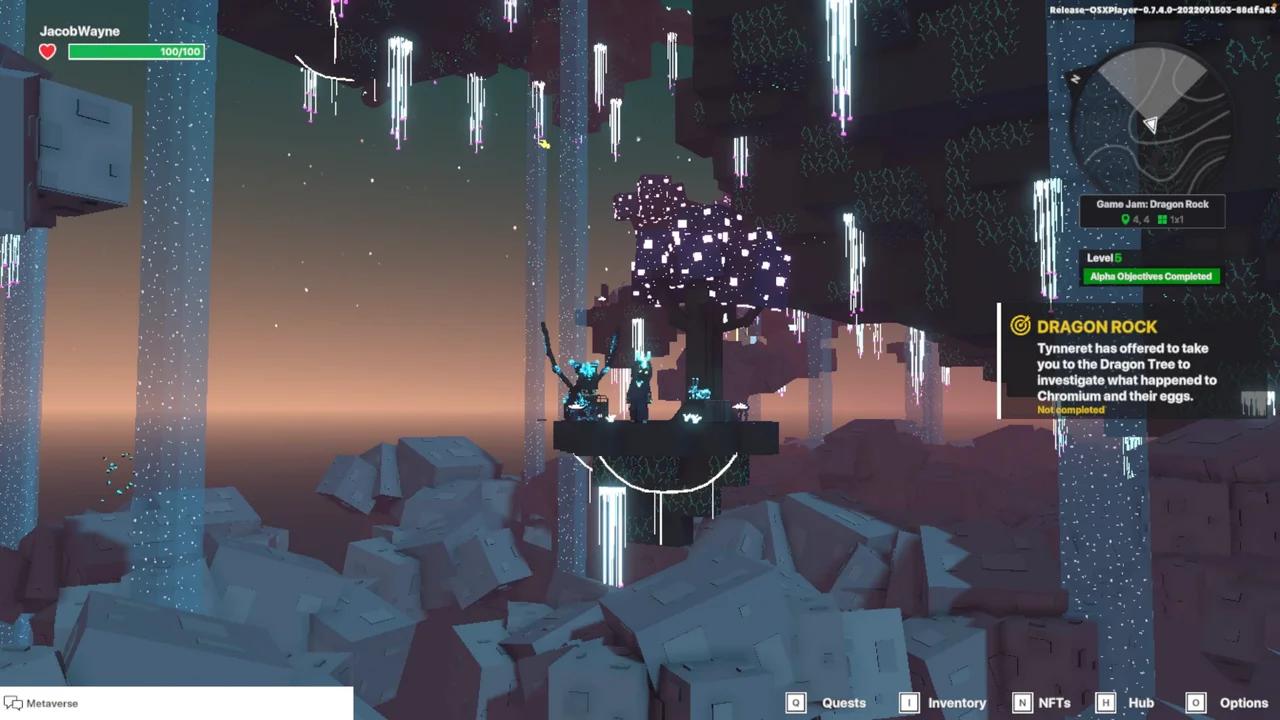
Task: Open Inventory using the I icon
Action: (909, 702)
